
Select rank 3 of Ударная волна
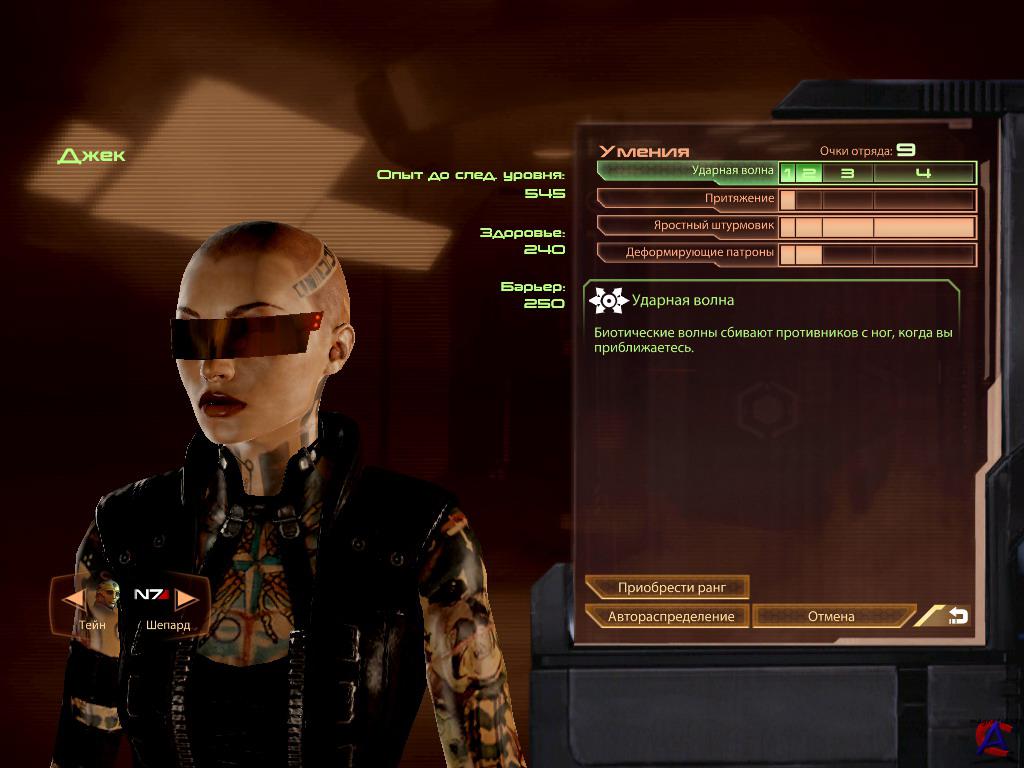pos(847,173)
